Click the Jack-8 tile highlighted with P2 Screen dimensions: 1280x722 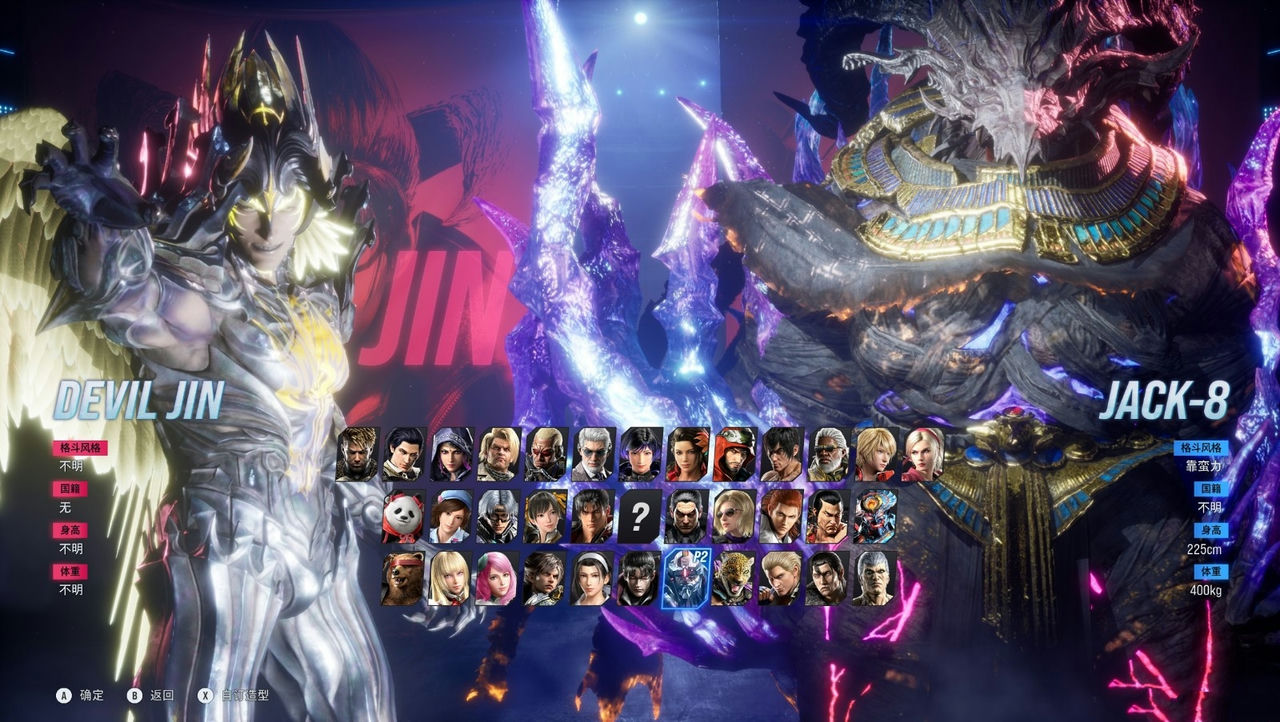(685, 580)
